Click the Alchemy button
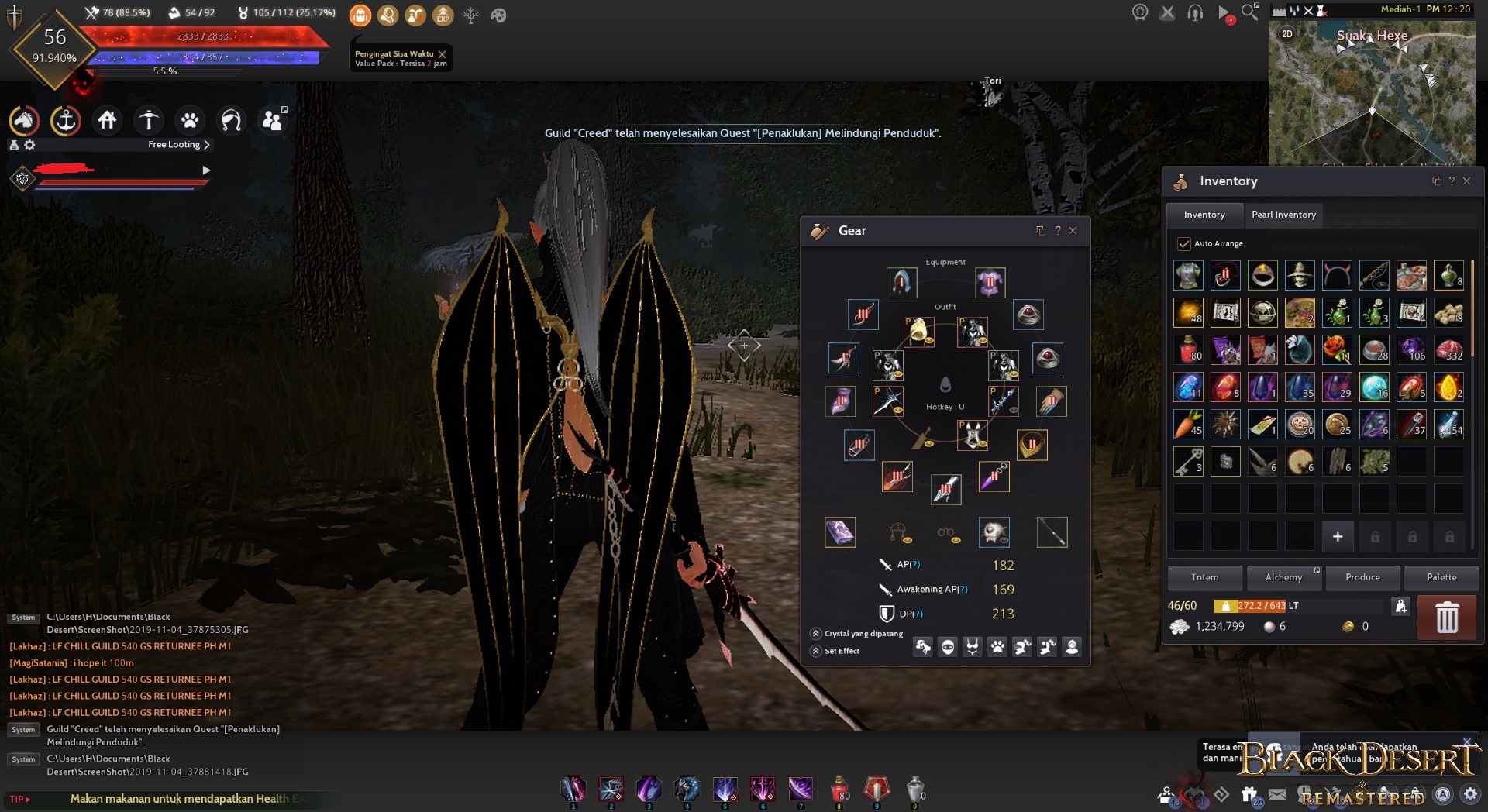Screen dimensions: 1488x812 point(1284,577)
